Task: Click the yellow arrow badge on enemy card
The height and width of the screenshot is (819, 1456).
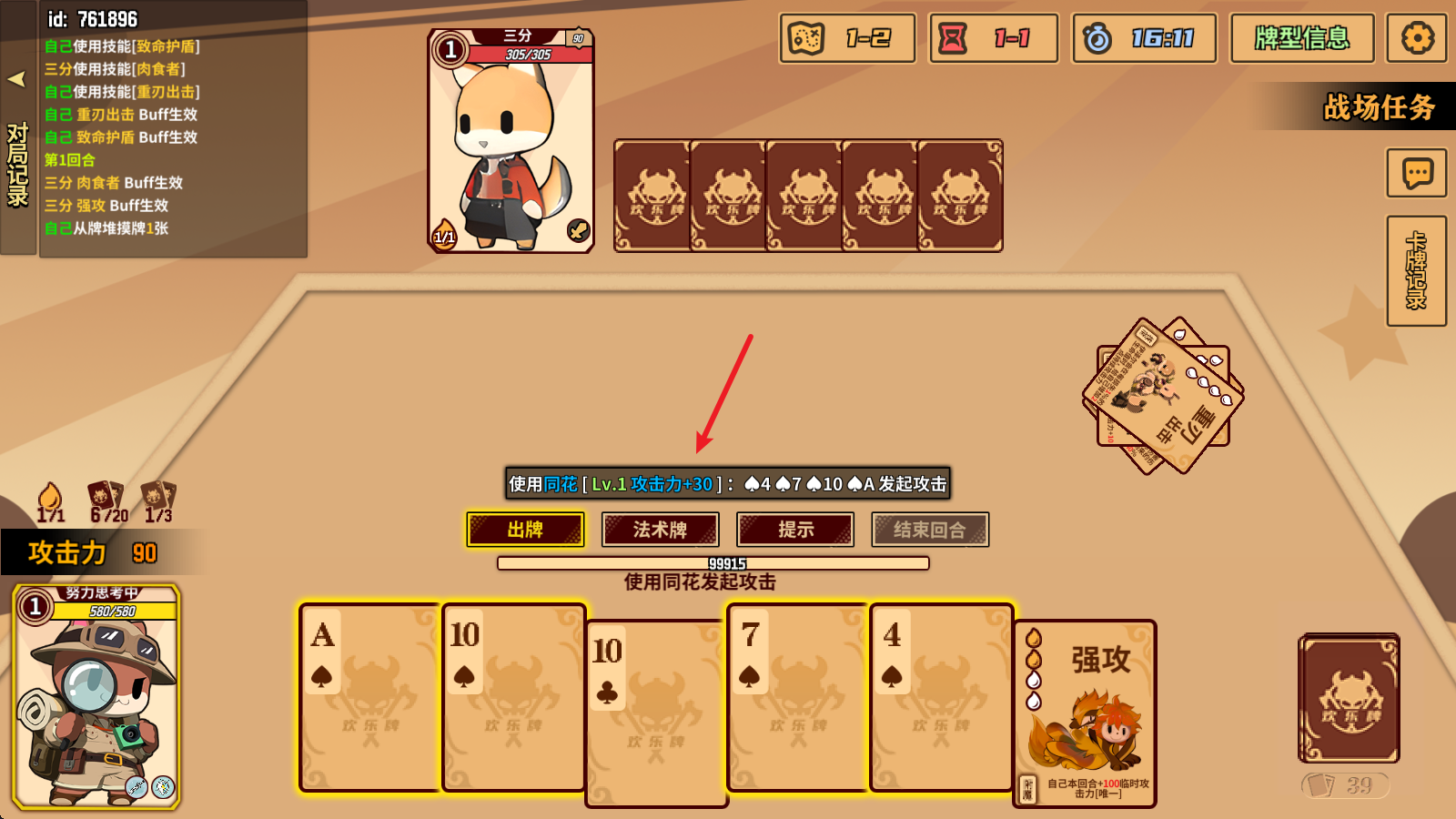Action: click(x=578, y=228)
